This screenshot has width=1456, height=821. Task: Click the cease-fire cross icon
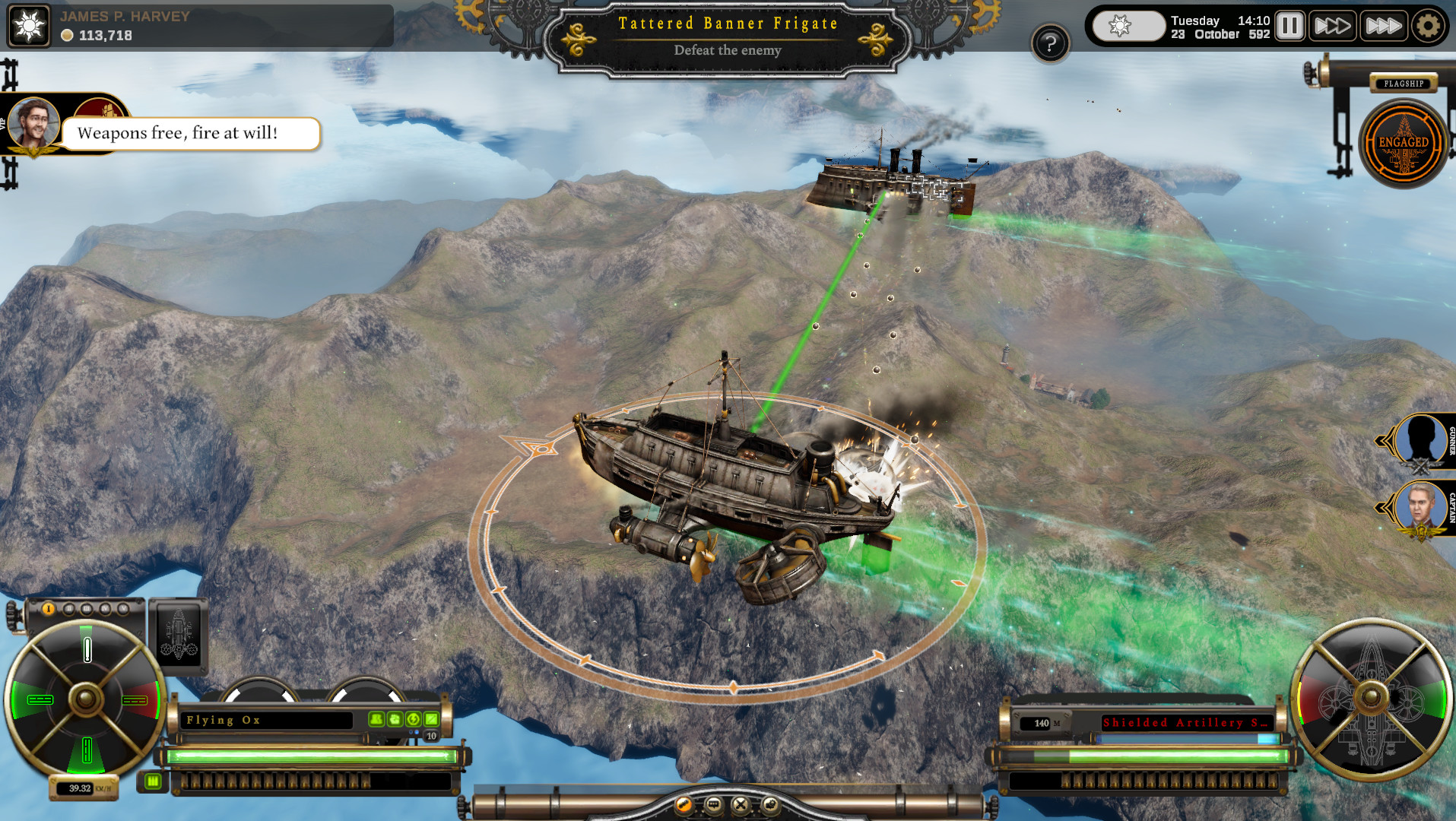740,805
